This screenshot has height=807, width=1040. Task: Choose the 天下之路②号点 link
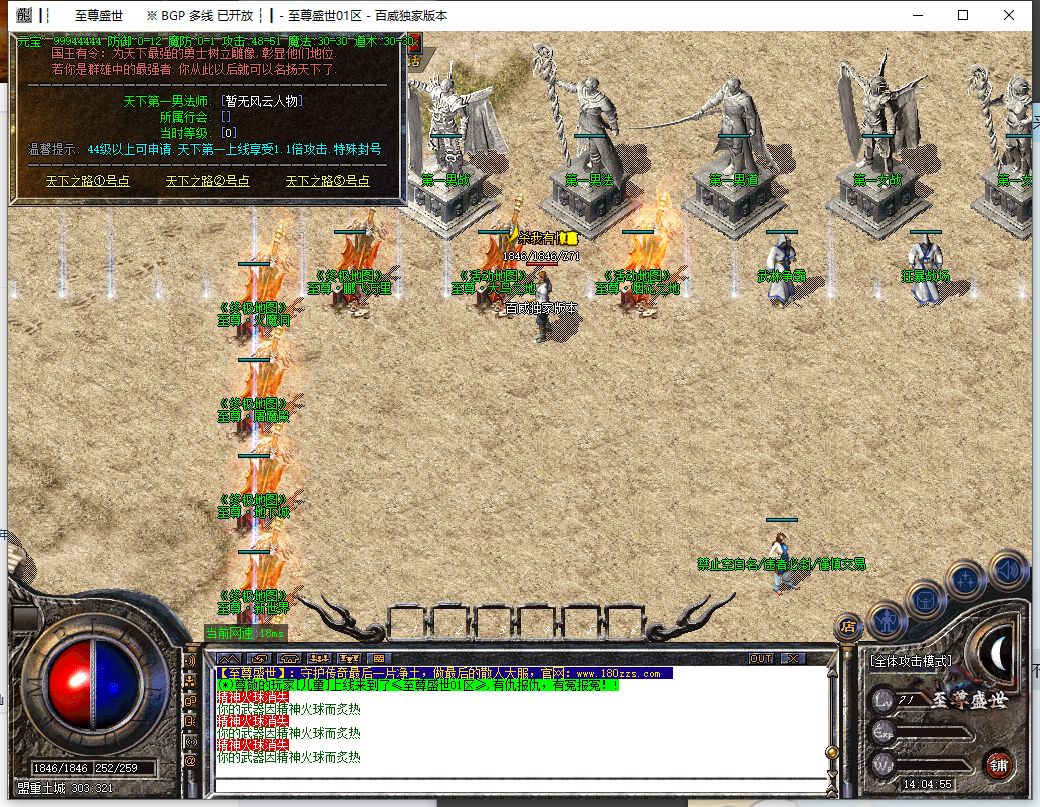[x=208, y=181]
